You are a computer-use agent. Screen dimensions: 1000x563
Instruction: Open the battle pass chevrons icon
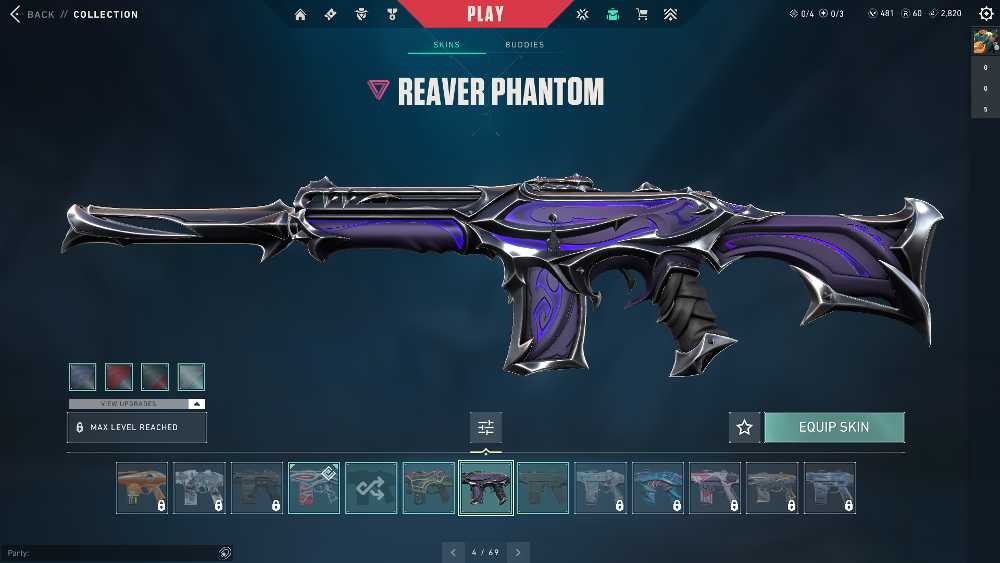[x=670, y=15]
